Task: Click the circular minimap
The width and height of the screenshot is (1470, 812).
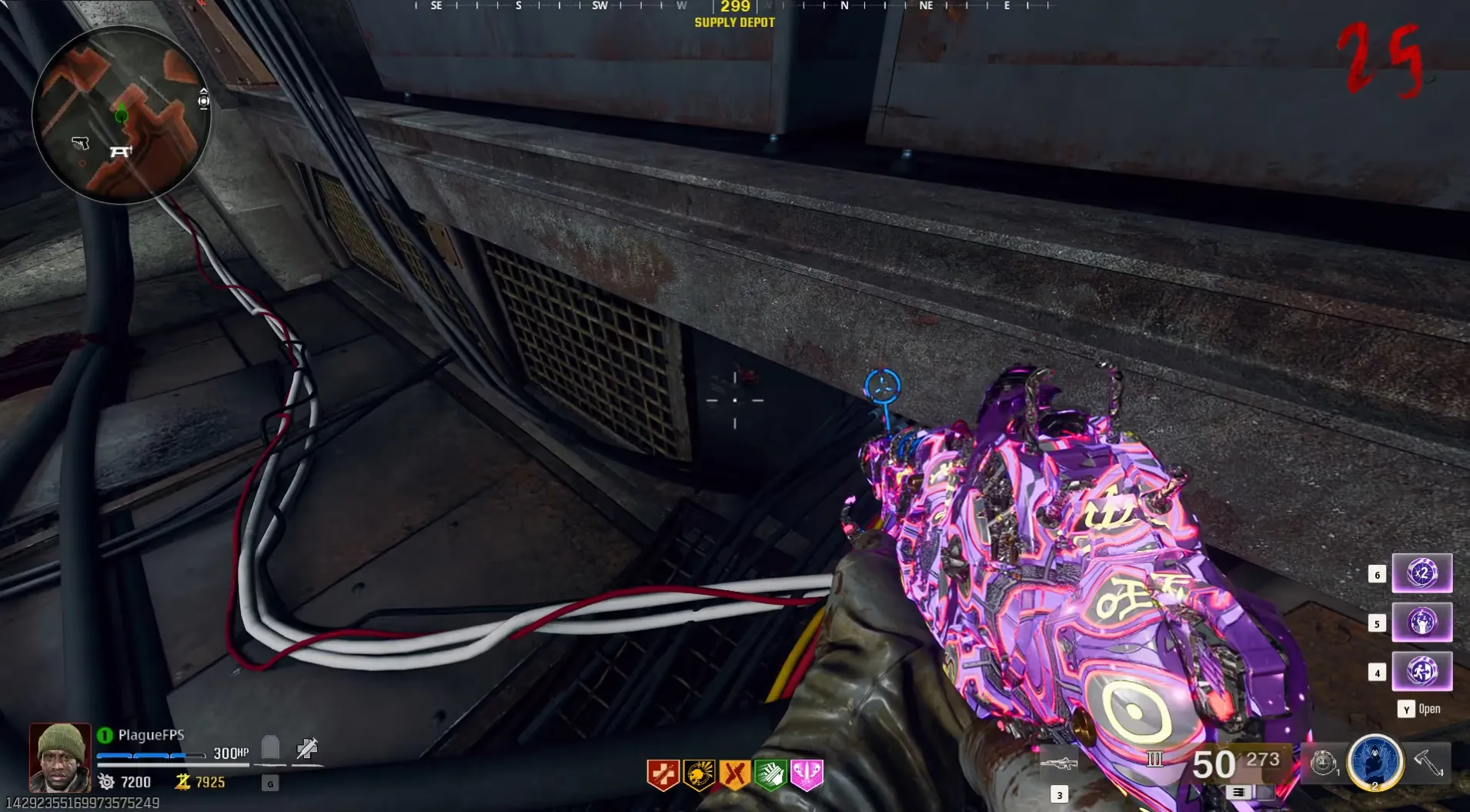Action: 121,115
